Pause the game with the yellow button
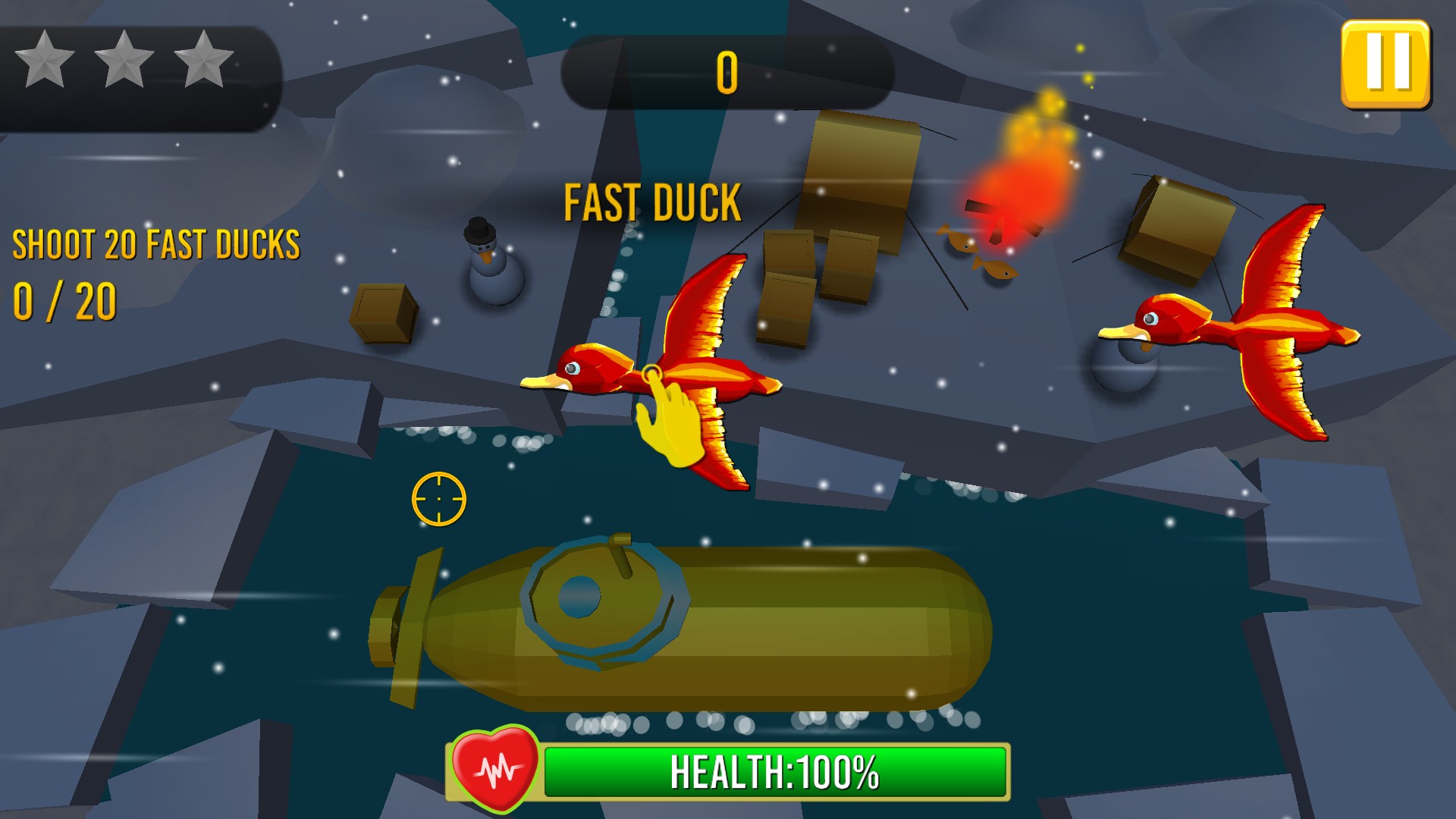This screenshot has width=1456, height=819. 1385,64
